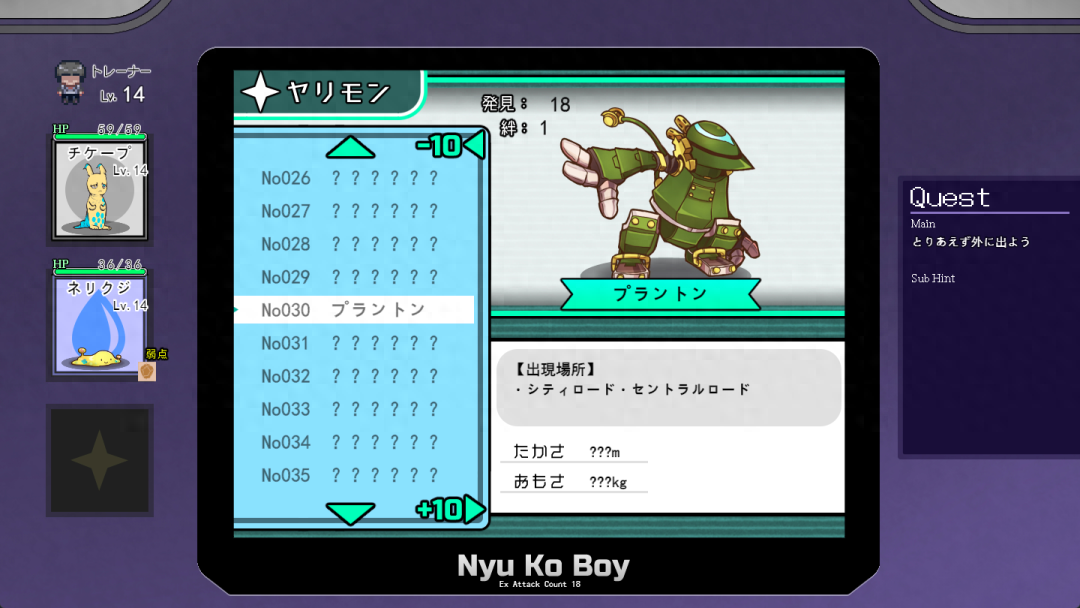Click the up arrow above the list
The width and height of the screenshot is (1080, 608).
click(x=350, y=148)
